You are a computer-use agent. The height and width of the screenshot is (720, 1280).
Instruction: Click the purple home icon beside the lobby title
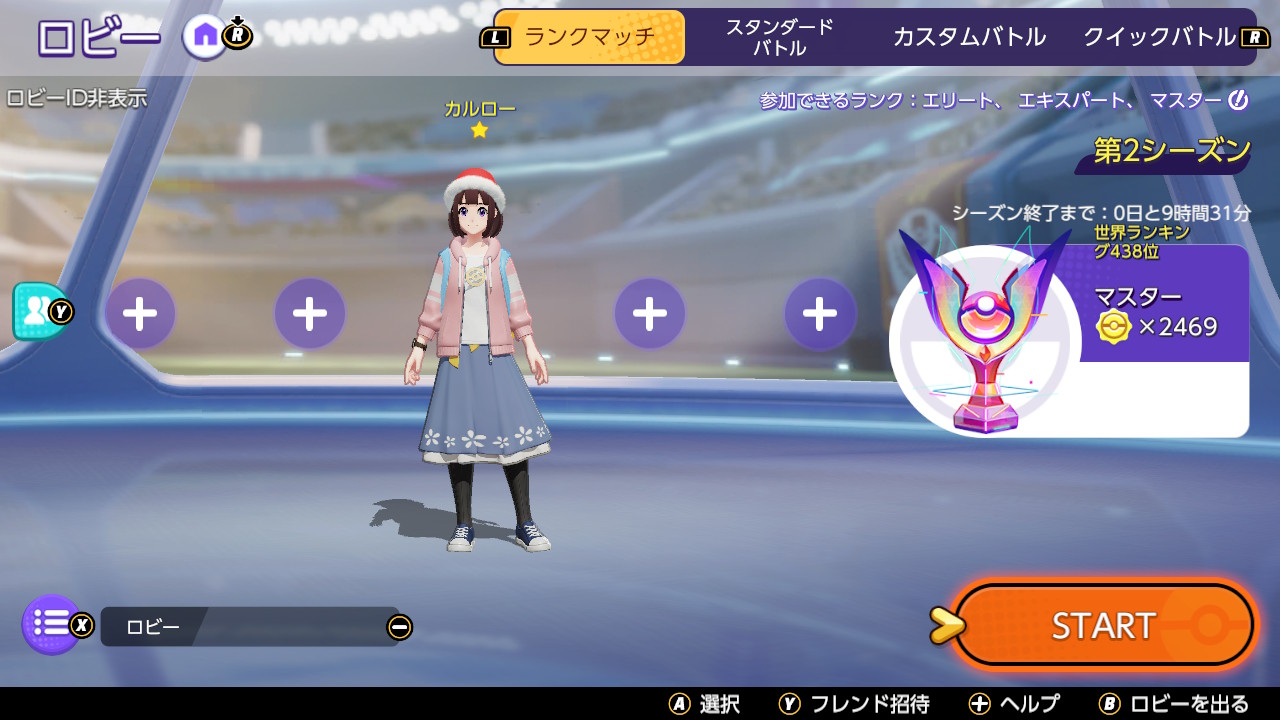[205, 36]
